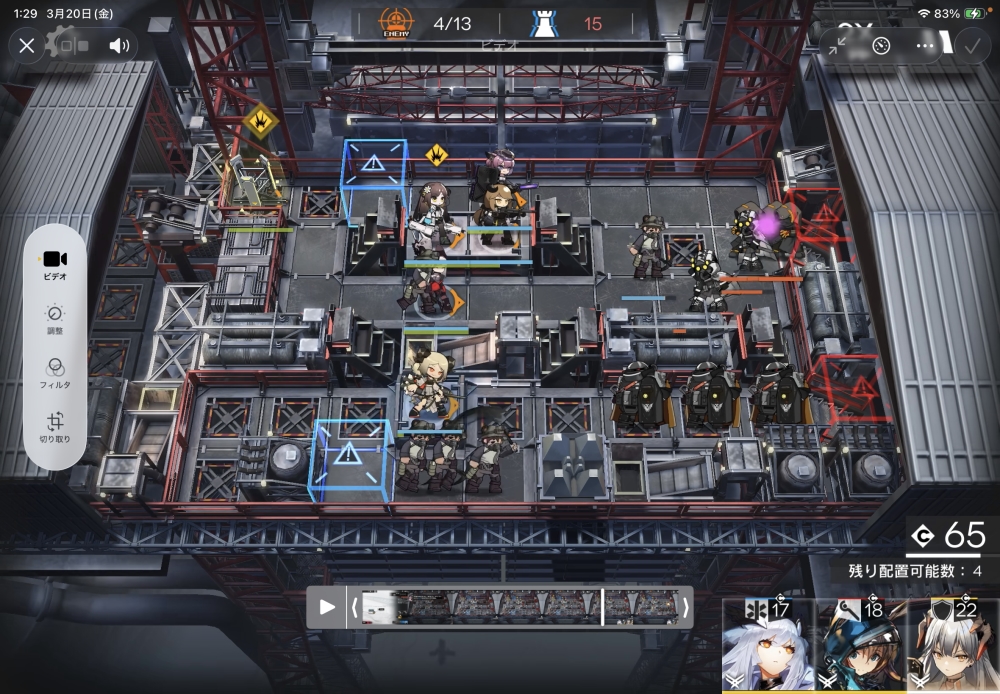Viewport: 1000px width, 694px height.
Task: Play the video from the timeline bar
Action: pyautogui.click(x=327, y=607)
